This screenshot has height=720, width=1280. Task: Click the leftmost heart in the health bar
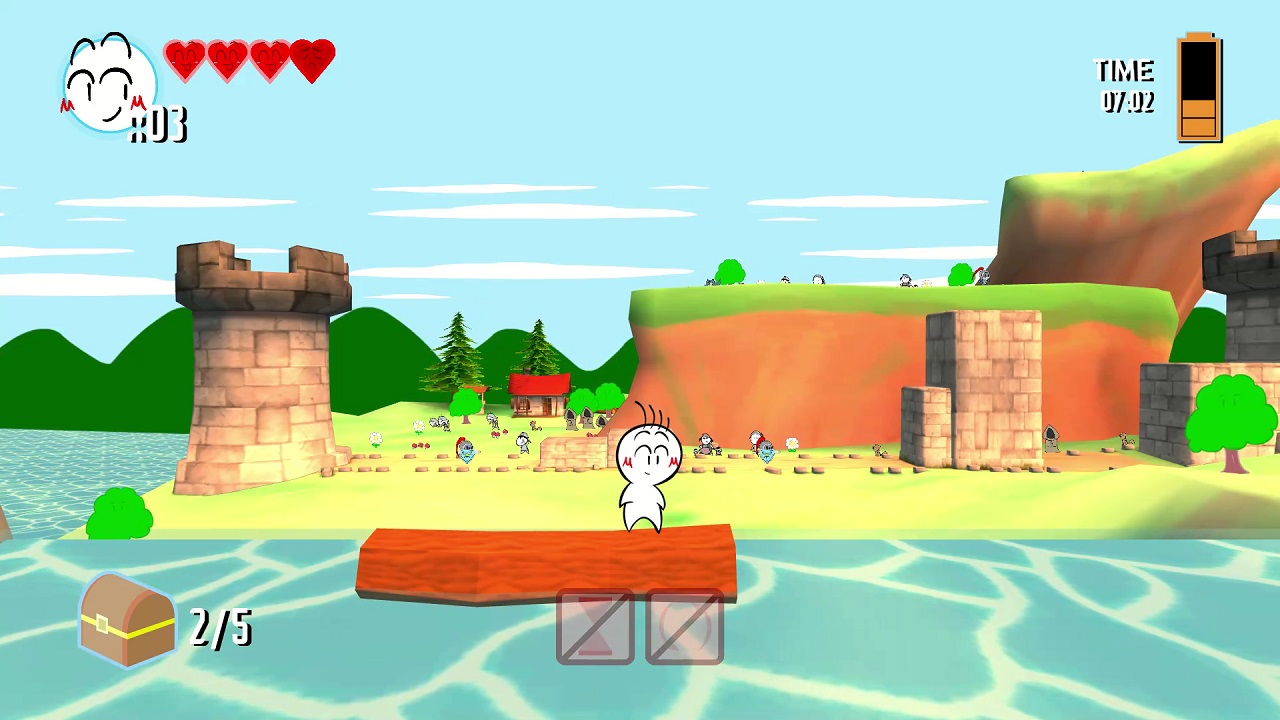click(x=185, y=60)
